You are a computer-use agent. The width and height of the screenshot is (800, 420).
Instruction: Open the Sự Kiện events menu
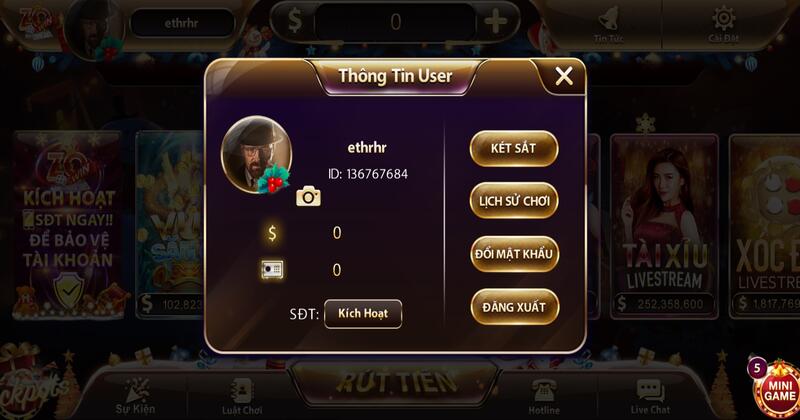[x=134, y=395]
